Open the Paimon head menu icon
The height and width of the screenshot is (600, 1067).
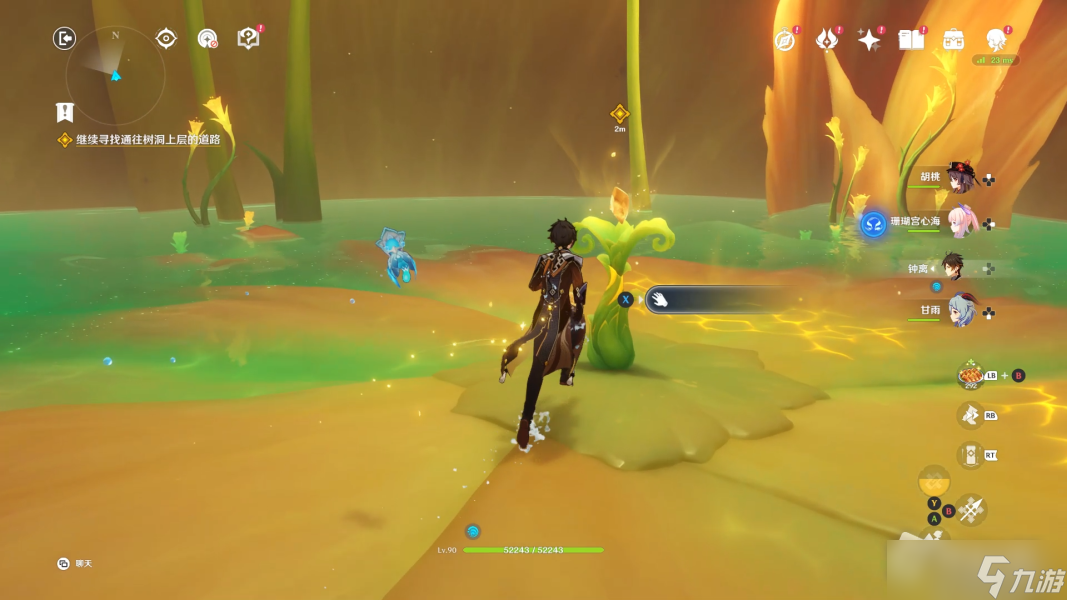[995, 40]
